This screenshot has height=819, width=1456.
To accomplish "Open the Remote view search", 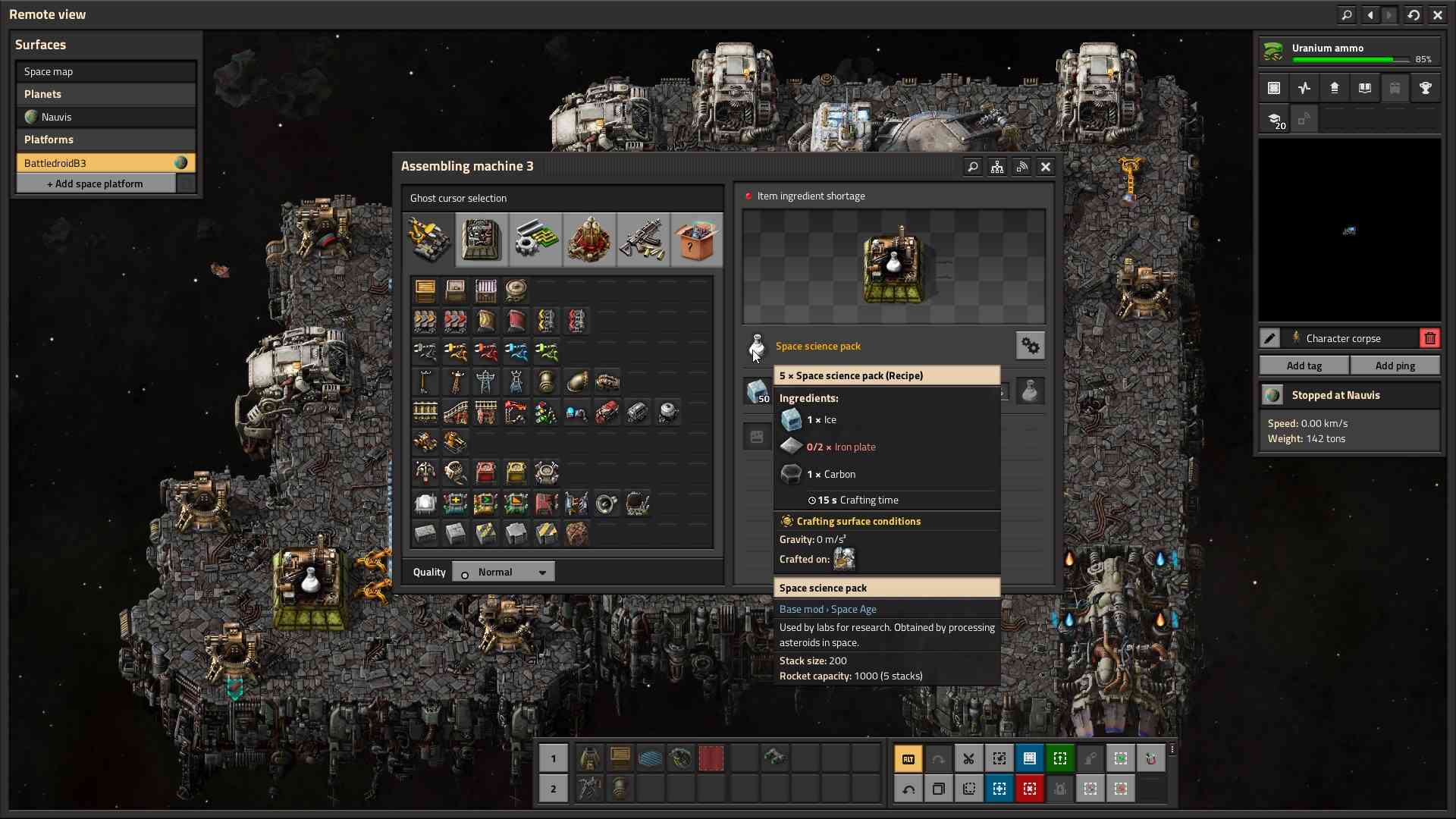I will pos(1347,14).
